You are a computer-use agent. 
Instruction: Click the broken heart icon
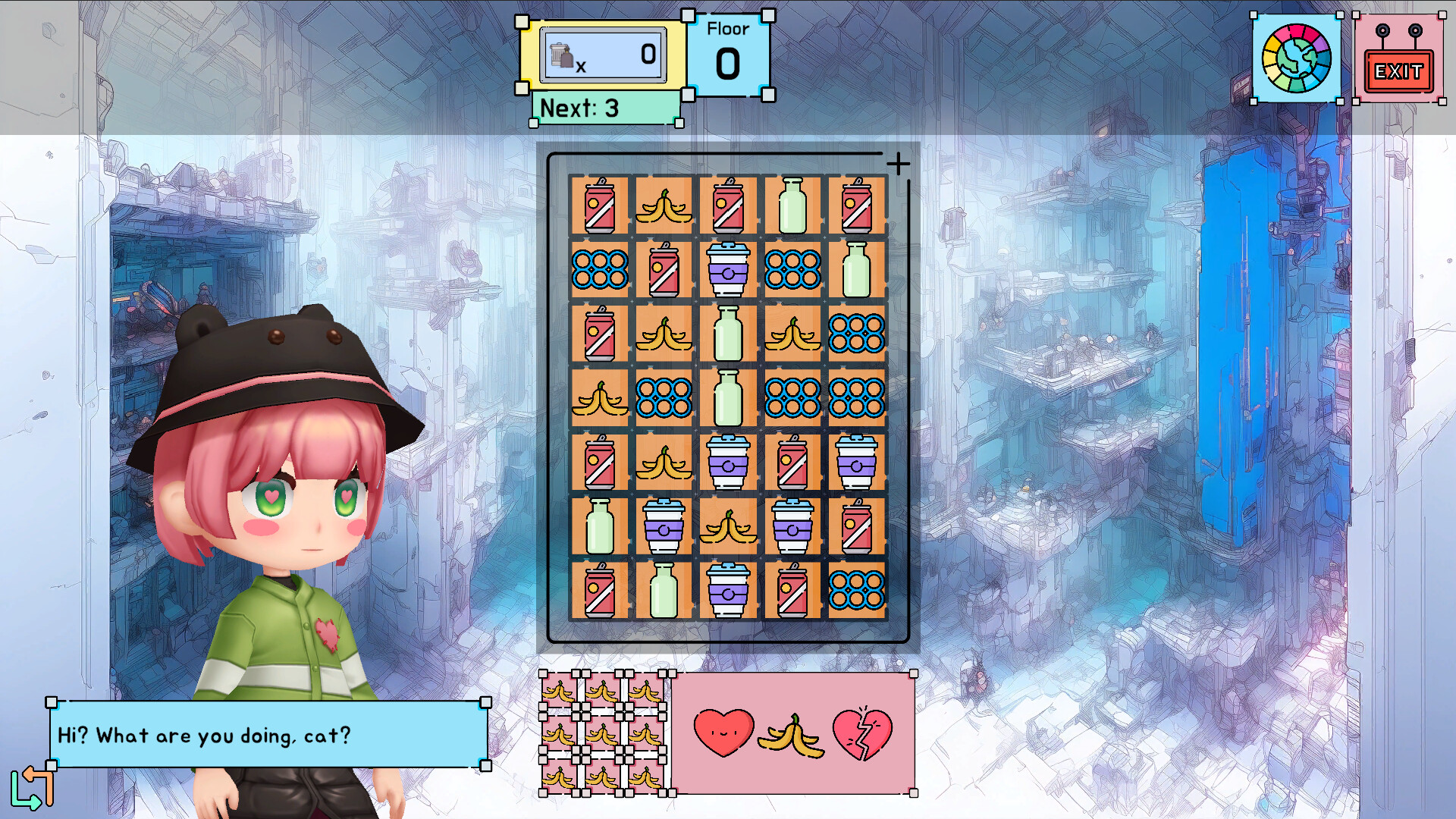tap(863, 730)
